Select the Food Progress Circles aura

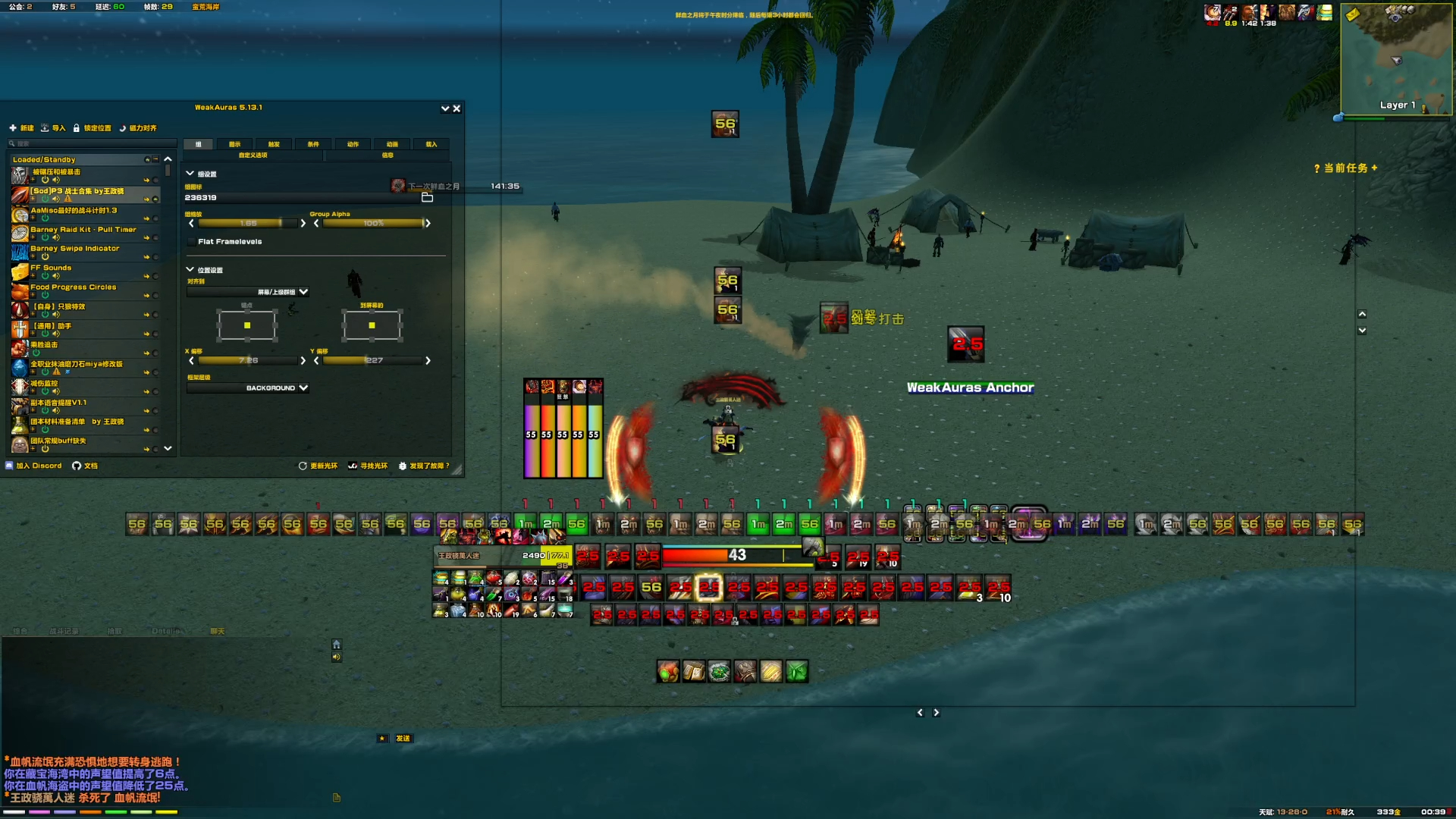tap(74, 287)
